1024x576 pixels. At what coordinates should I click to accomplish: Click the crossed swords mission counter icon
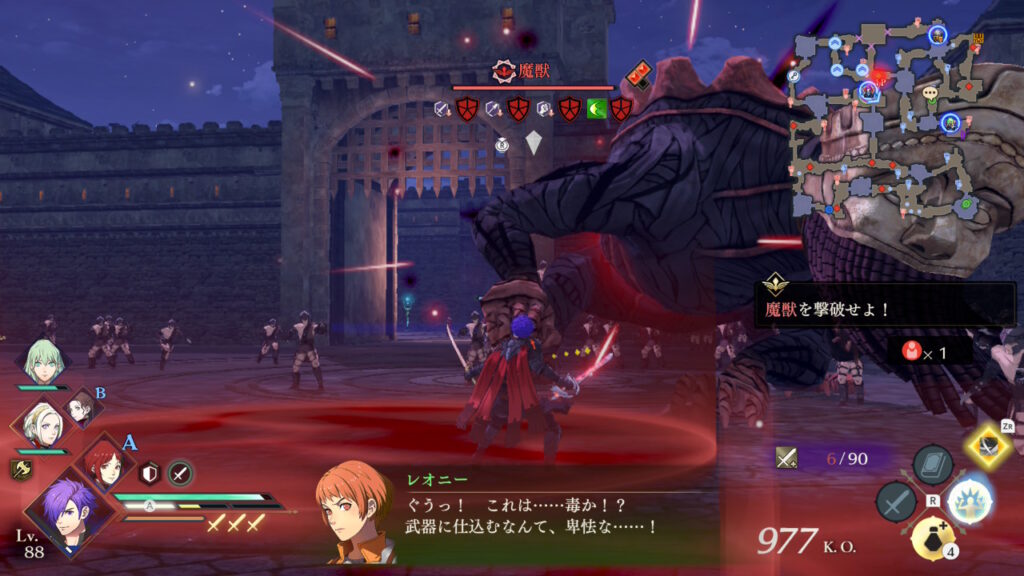(787, 457)
